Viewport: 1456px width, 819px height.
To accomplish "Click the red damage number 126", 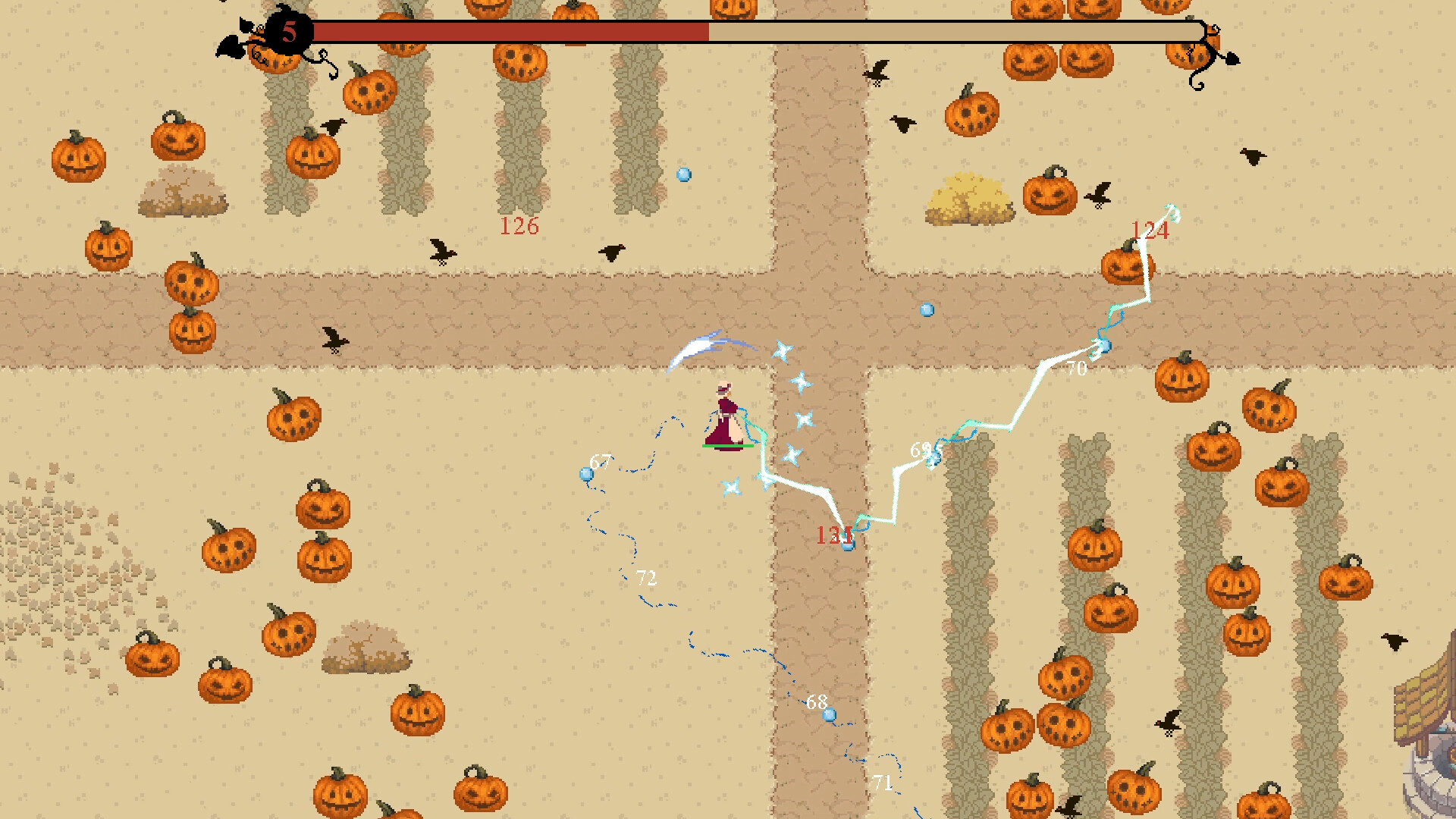I will pyautogui.click(x=519, y=225).
